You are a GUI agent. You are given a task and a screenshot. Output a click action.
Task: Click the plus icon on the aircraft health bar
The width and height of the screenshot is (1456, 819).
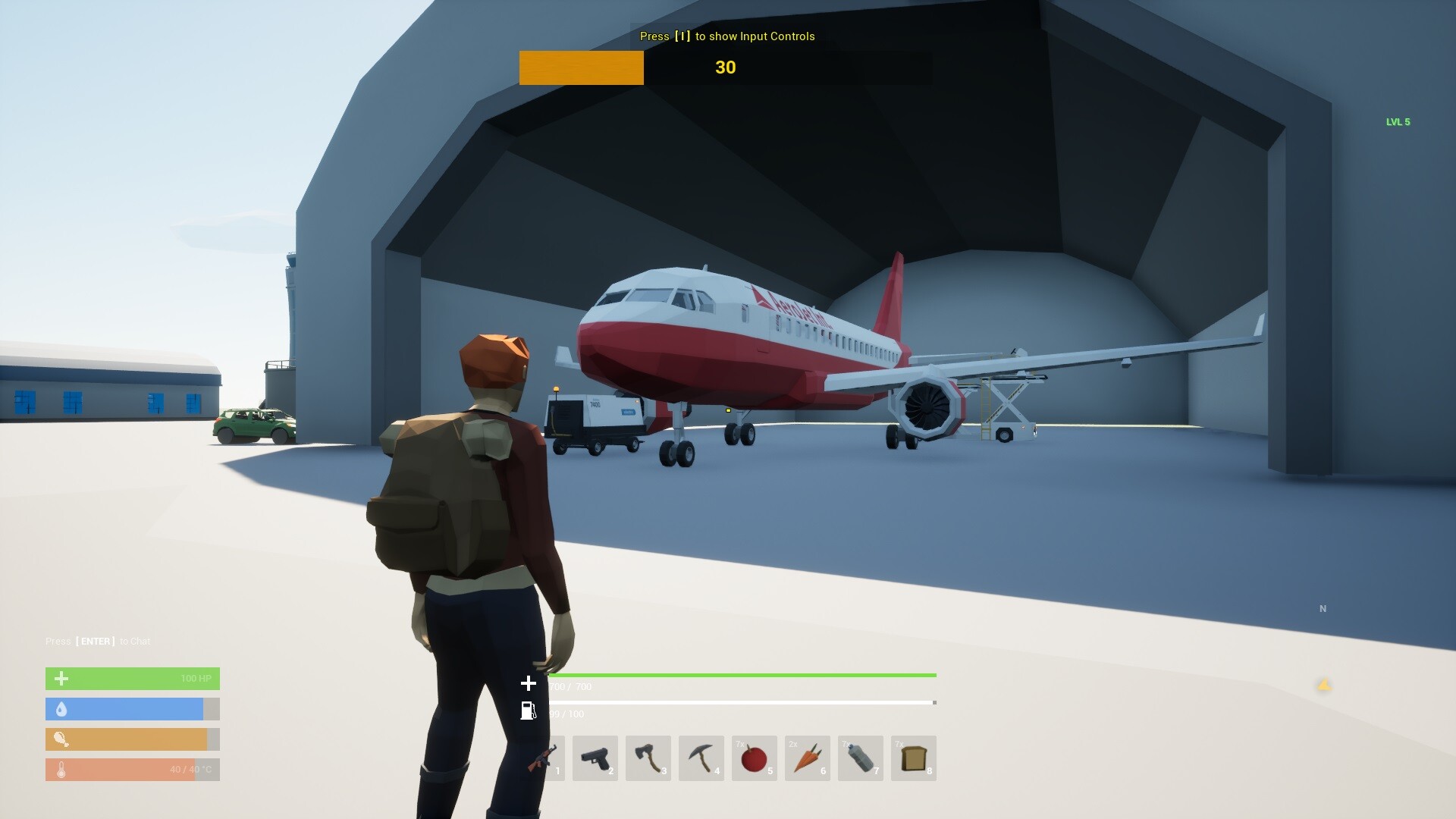529,682
